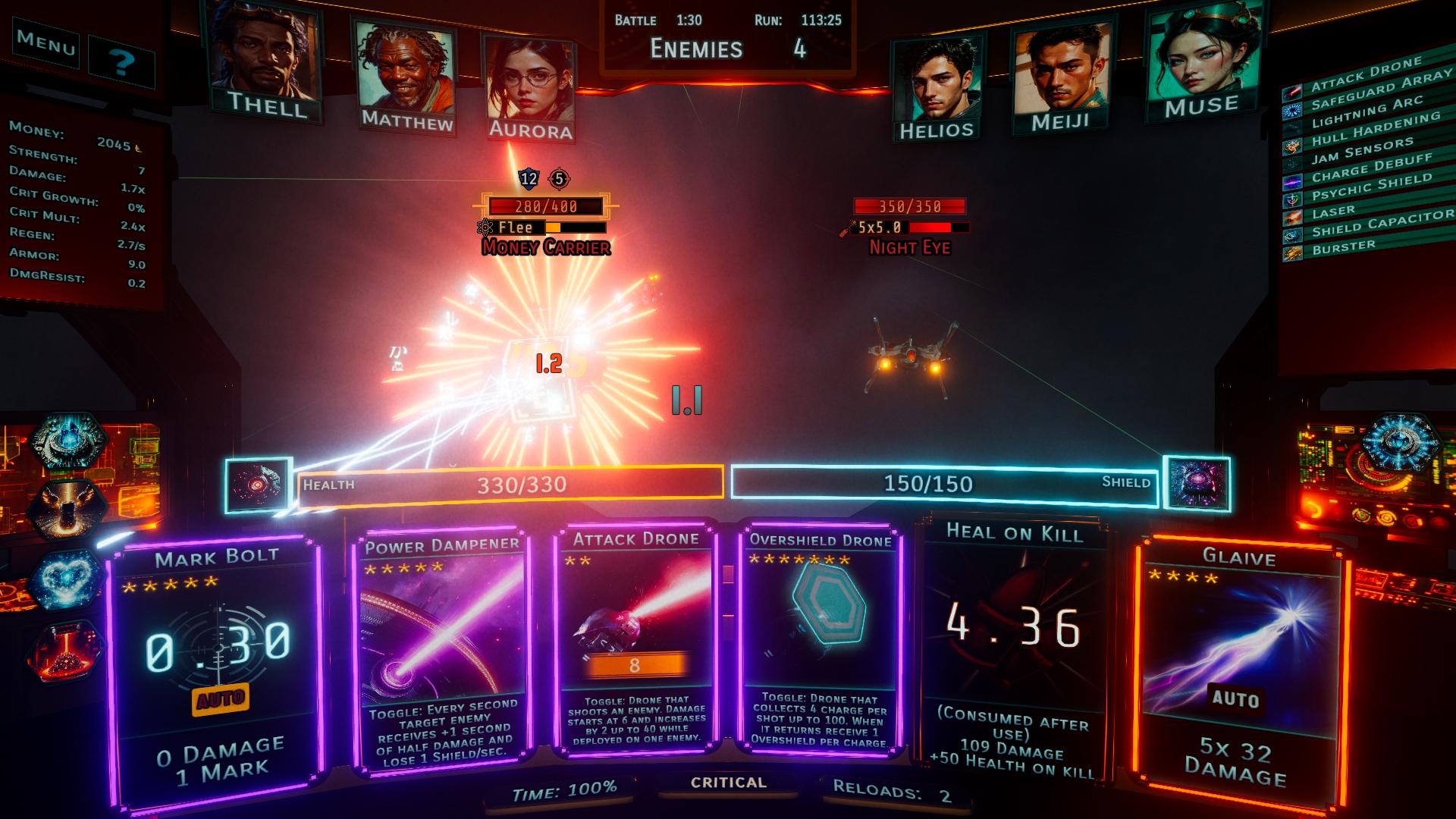Click the icon beside the Shield bar
The image size is (1456, 819).
point(1197,483)
